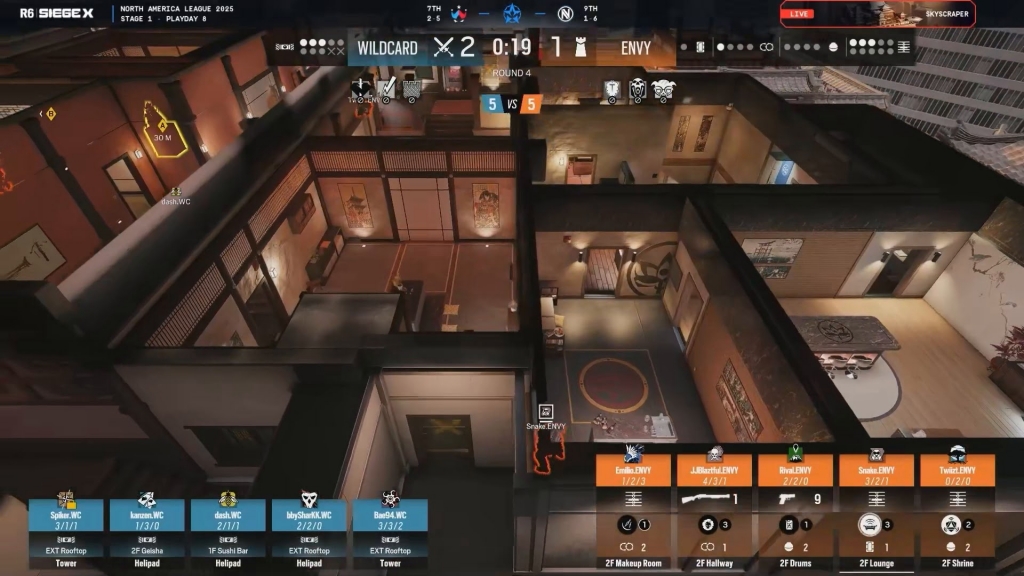
Task: Click the WILDCARD team name banner
Action: pos(387,48)
